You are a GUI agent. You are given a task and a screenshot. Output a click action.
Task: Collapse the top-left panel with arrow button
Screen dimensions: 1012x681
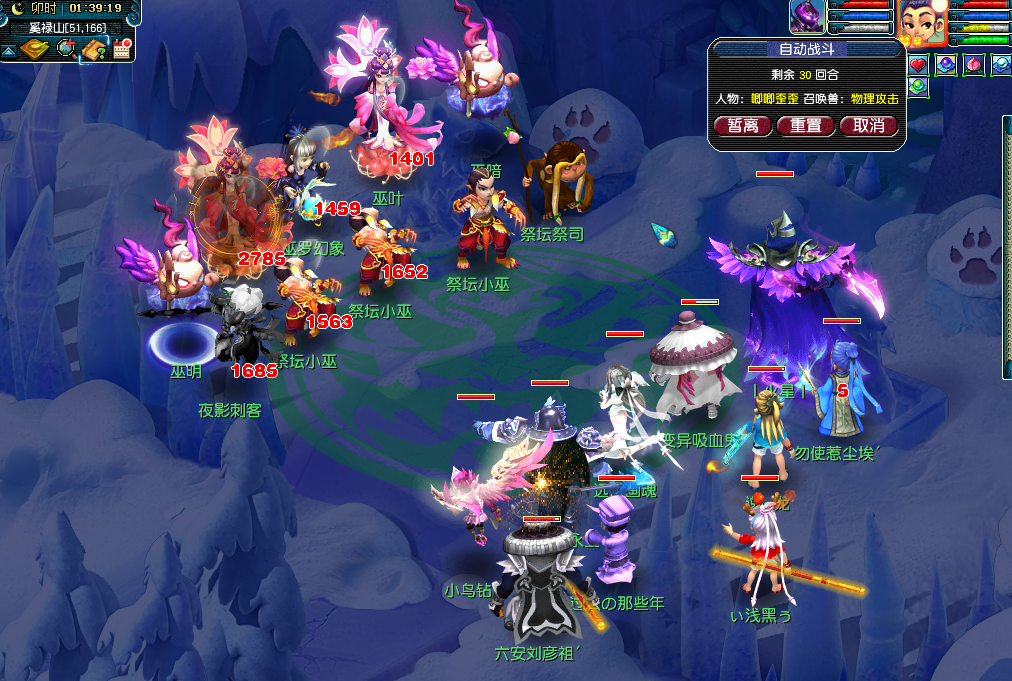pos(8,49)
